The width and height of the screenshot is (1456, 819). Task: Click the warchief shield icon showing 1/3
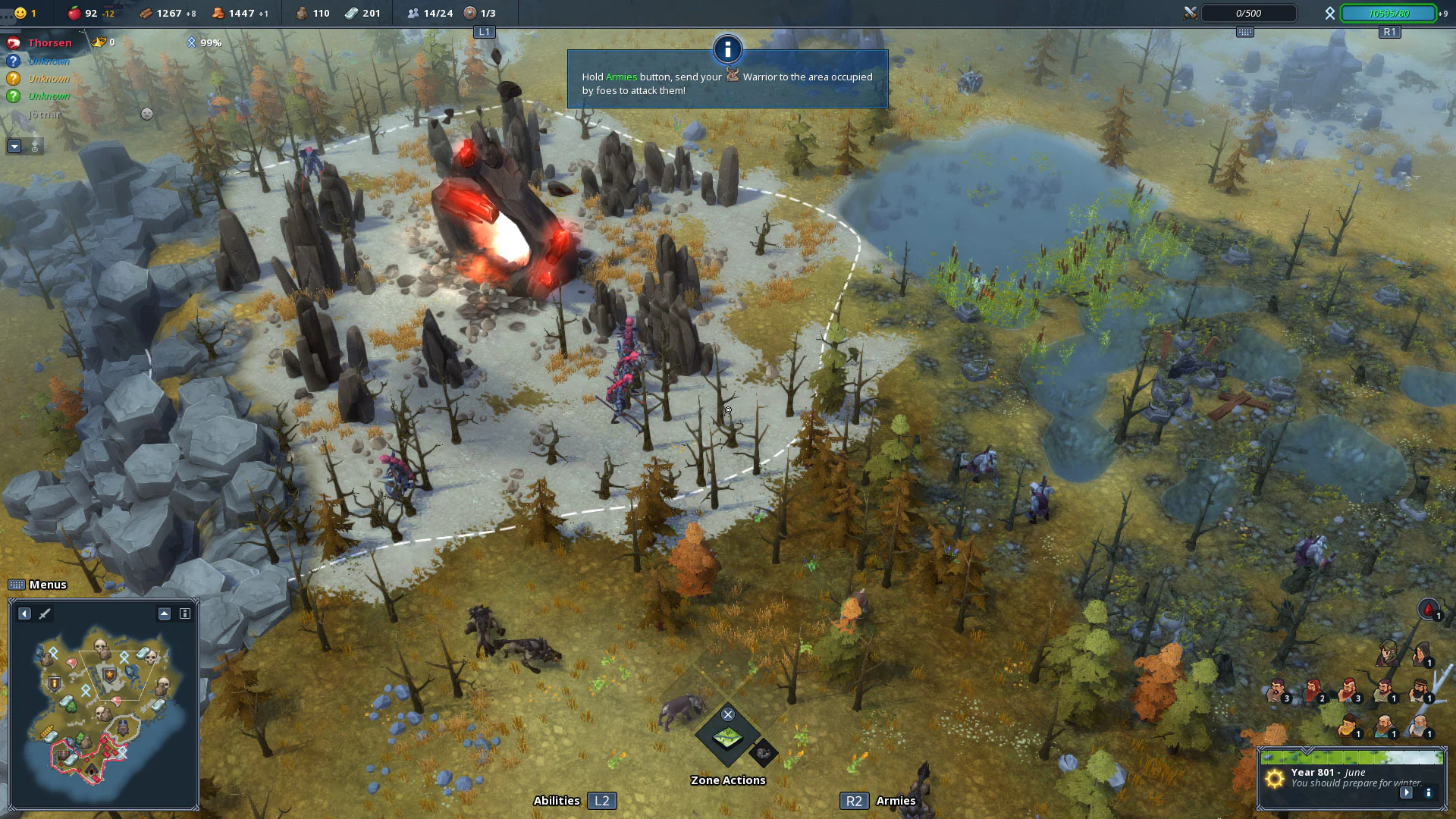472,13
